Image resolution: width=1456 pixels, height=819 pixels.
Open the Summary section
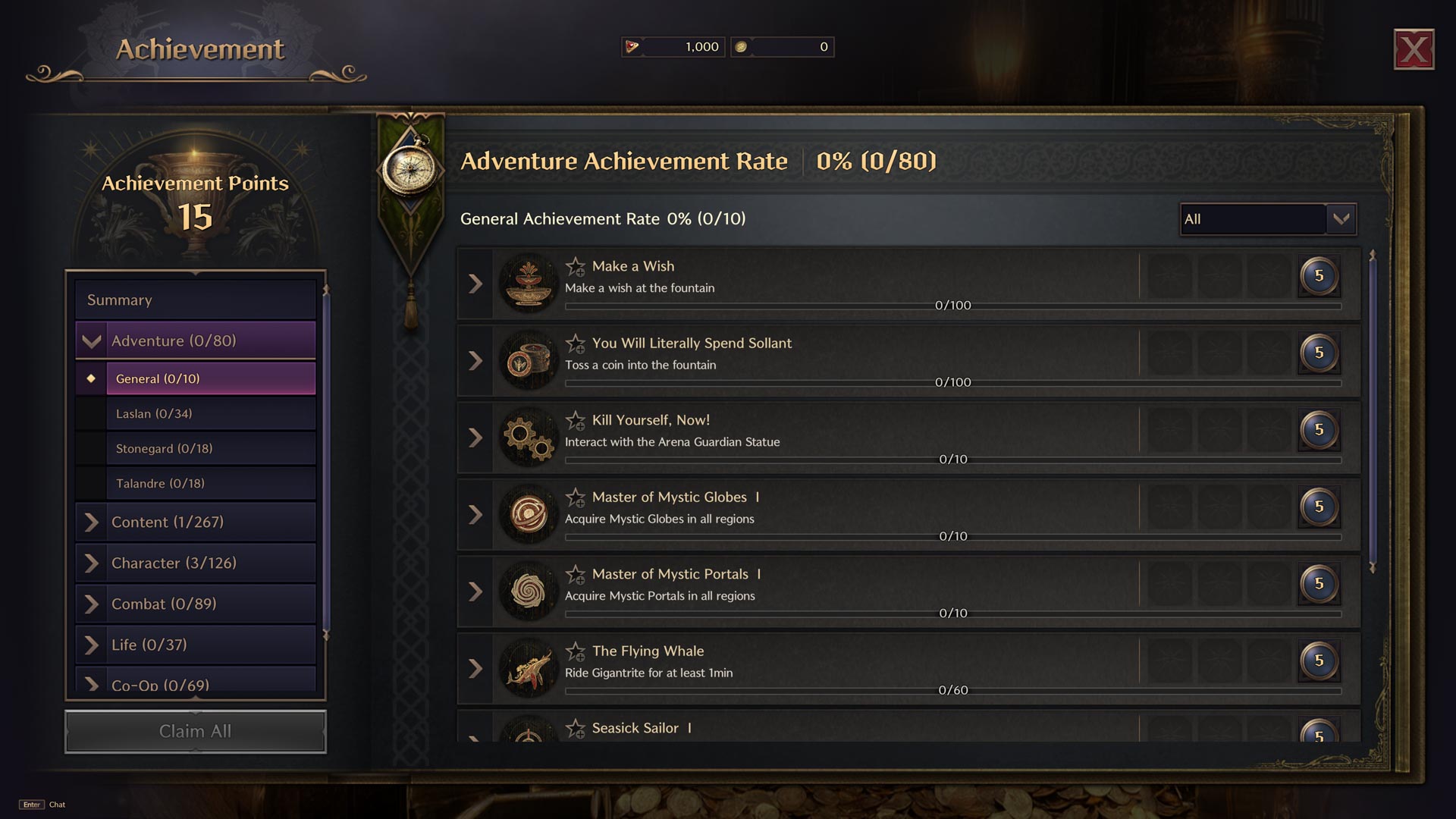[196, 300]
